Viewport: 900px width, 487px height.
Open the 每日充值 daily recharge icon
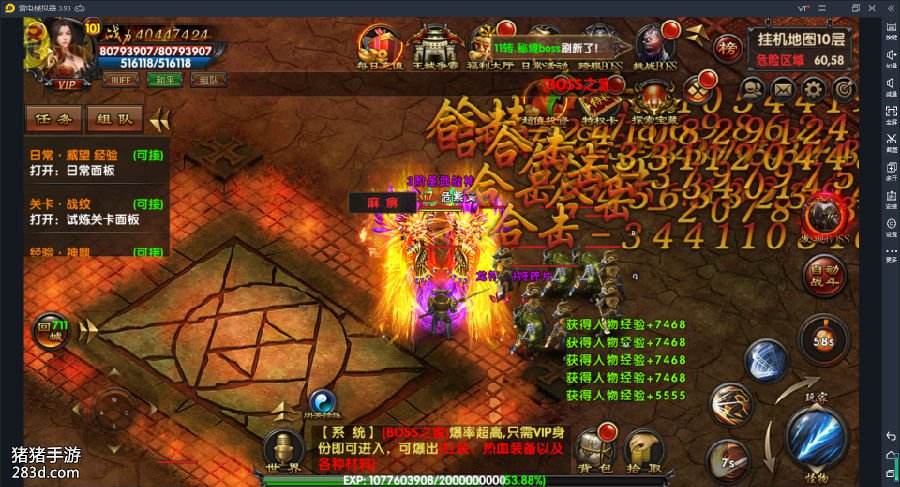pos(382,47)
